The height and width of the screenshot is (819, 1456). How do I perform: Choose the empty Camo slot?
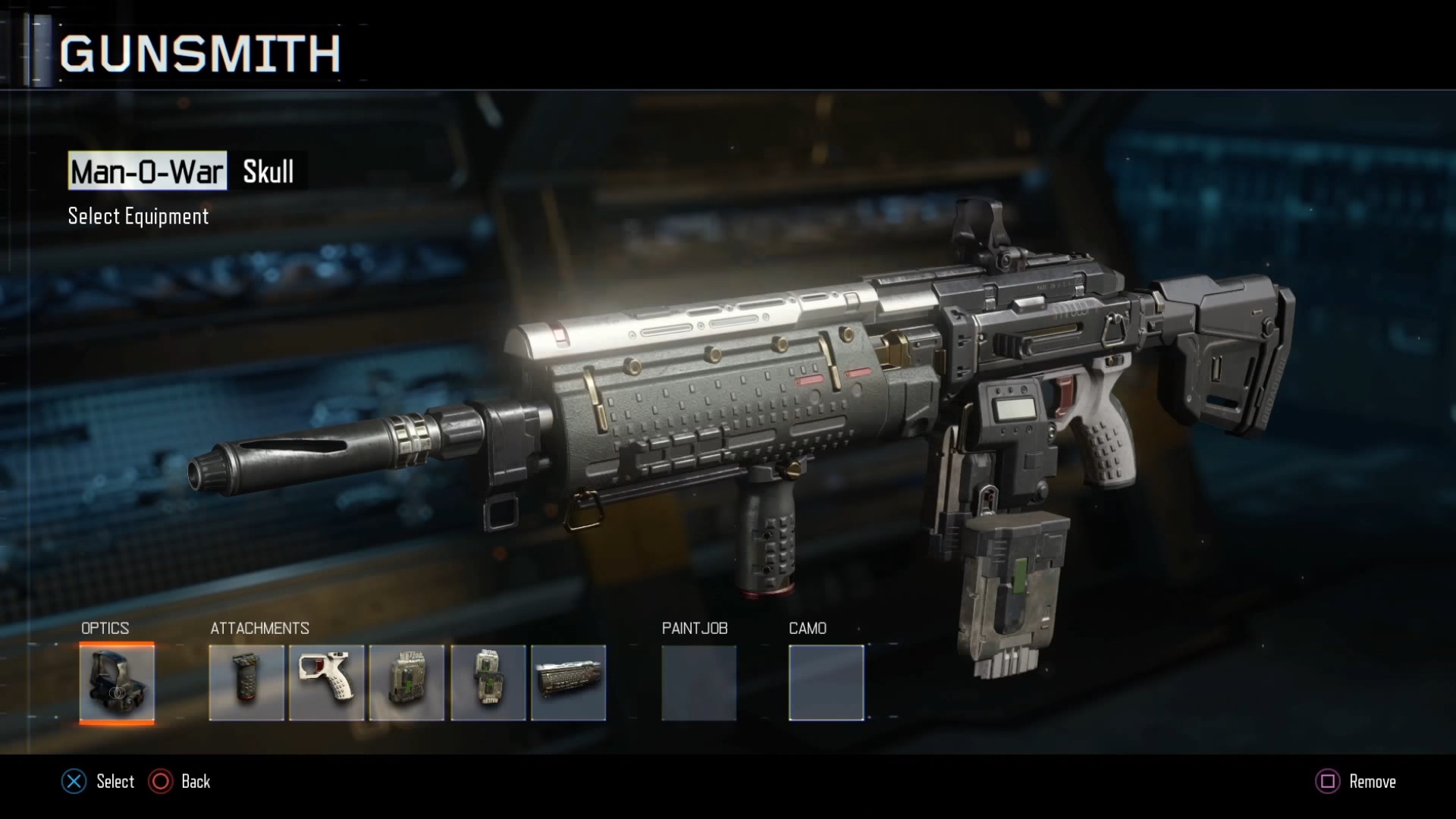coord(826,682)
